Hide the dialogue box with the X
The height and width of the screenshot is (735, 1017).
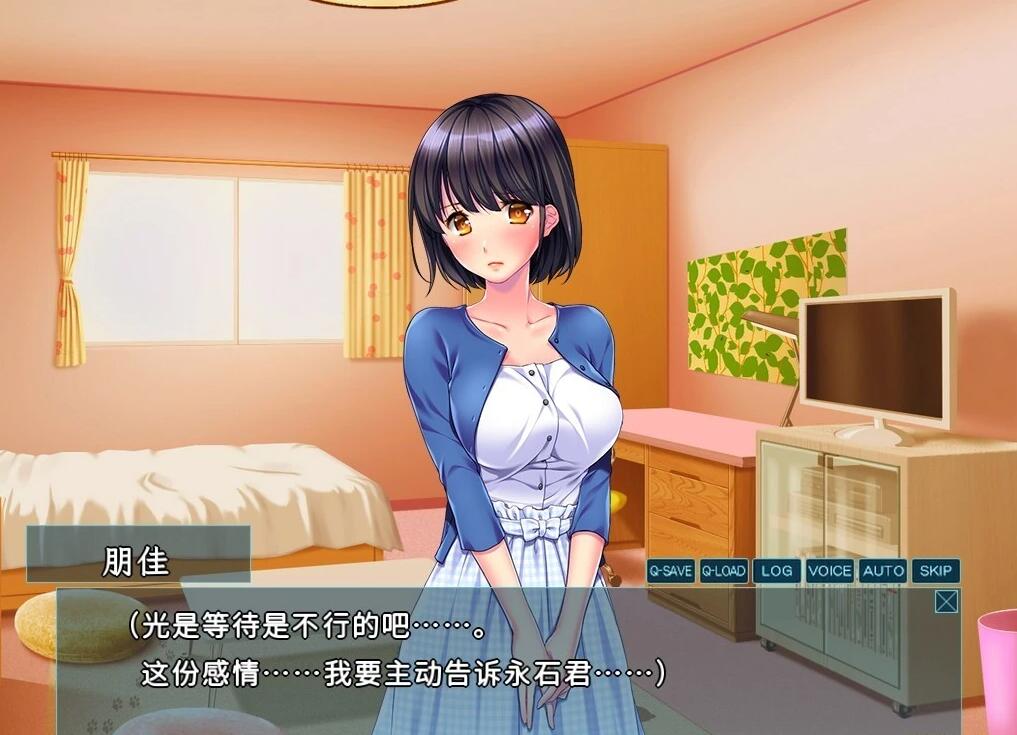coord(946,601)
